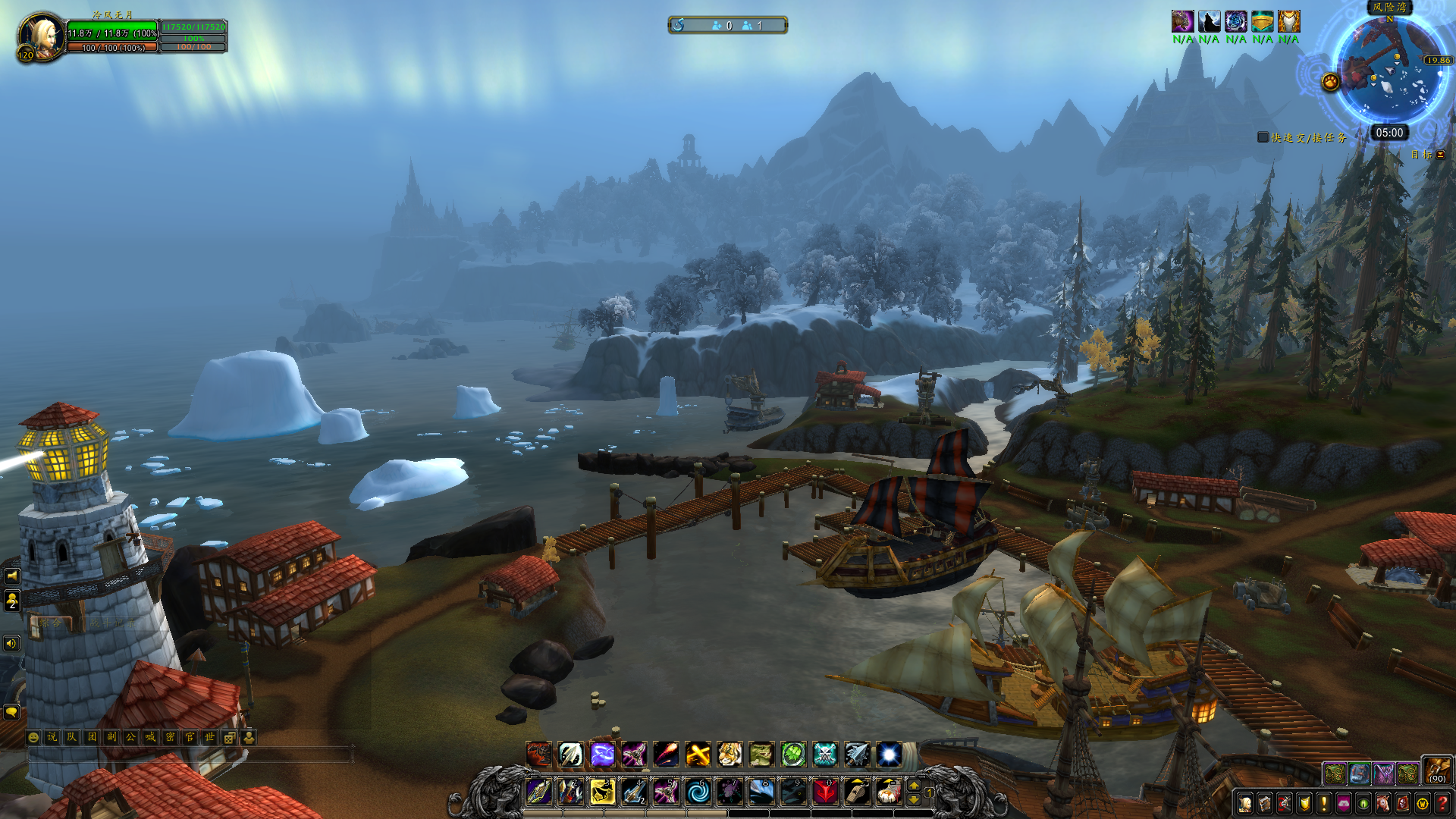Viewport: 1456px width, 819px height.
Task: Activate the blue swirl ability in slot 6
Action: [x=698, y=792]
